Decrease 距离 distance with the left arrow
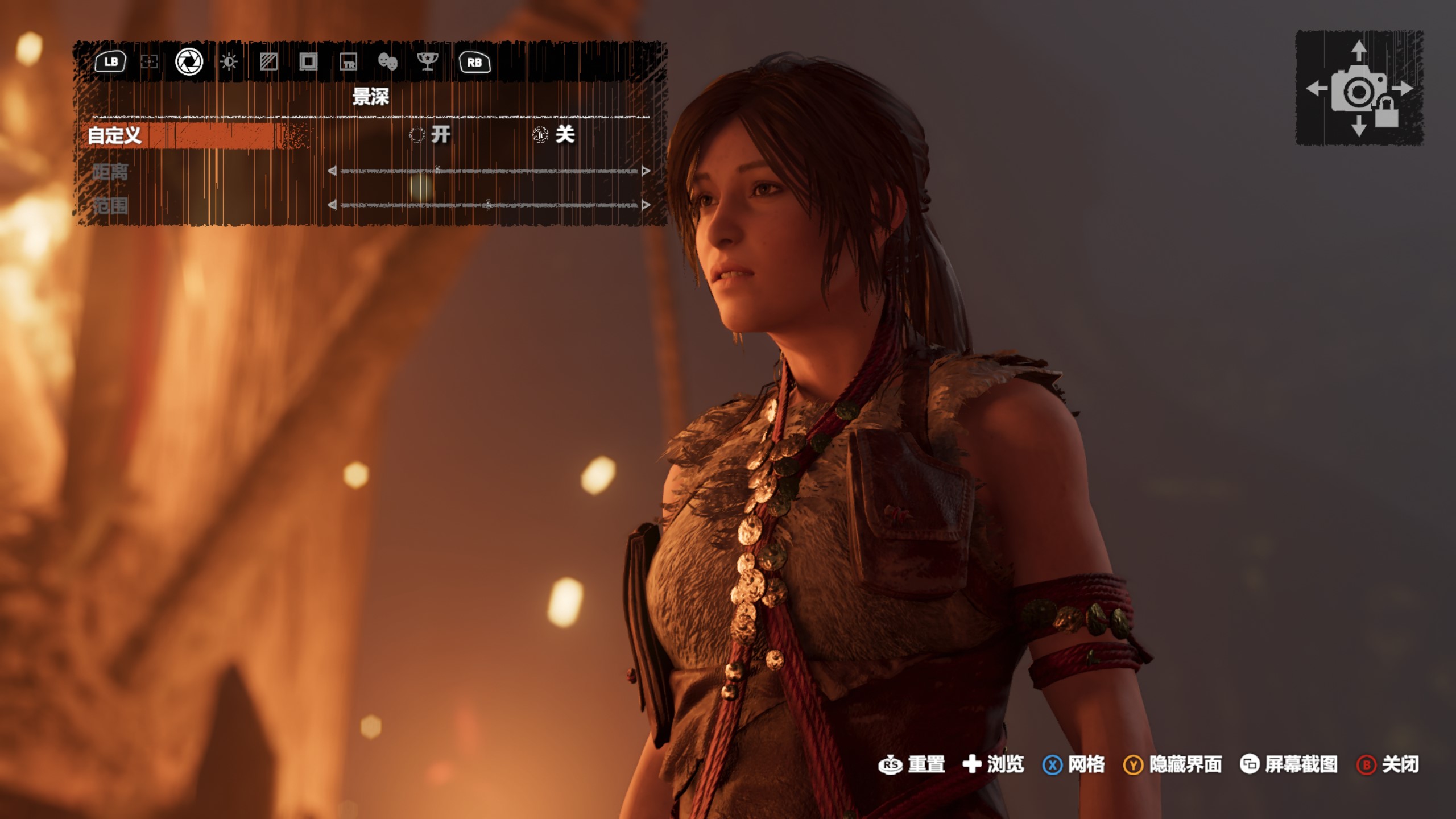The image size is (1456, 819). coord(332,171)
